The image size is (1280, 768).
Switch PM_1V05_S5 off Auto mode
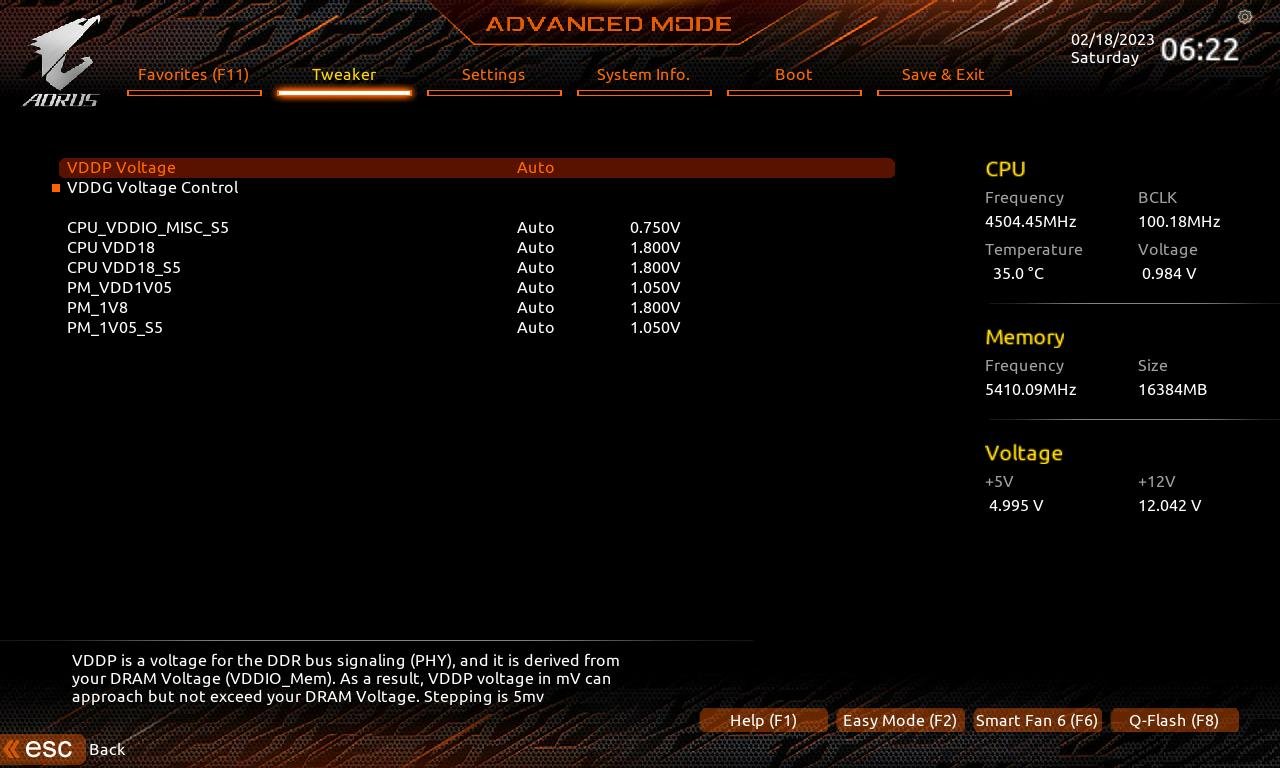[x=536, y=327]
